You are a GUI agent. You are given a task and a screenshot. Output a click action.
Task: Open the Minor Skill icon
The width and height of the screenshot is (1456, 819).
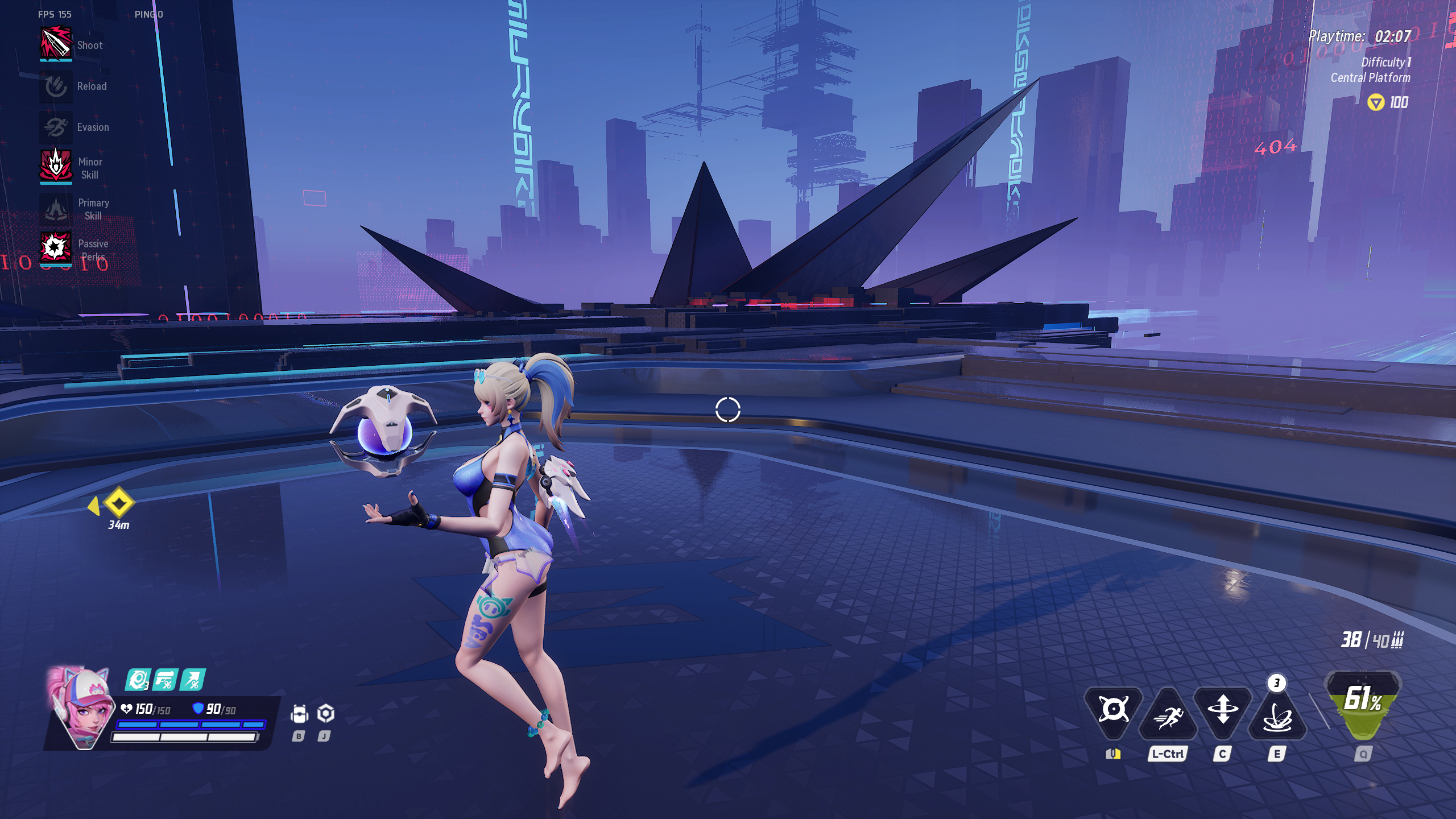(56, 166)
